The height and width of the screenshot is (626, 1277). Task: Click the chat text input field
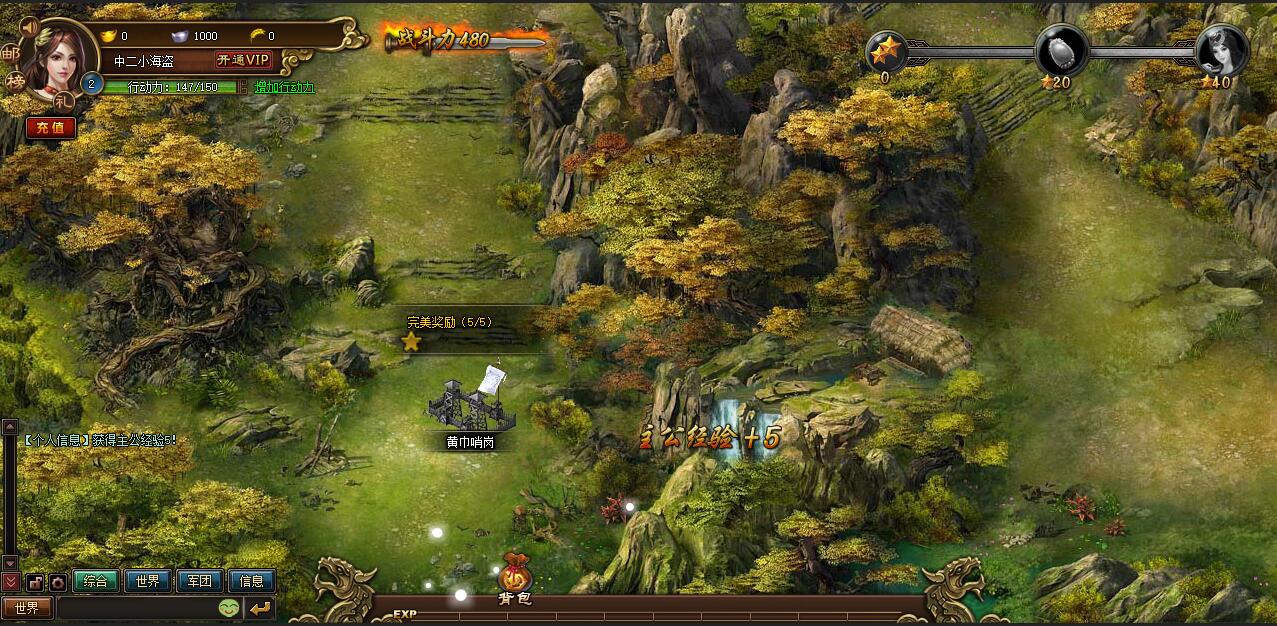tap(136, 607)
